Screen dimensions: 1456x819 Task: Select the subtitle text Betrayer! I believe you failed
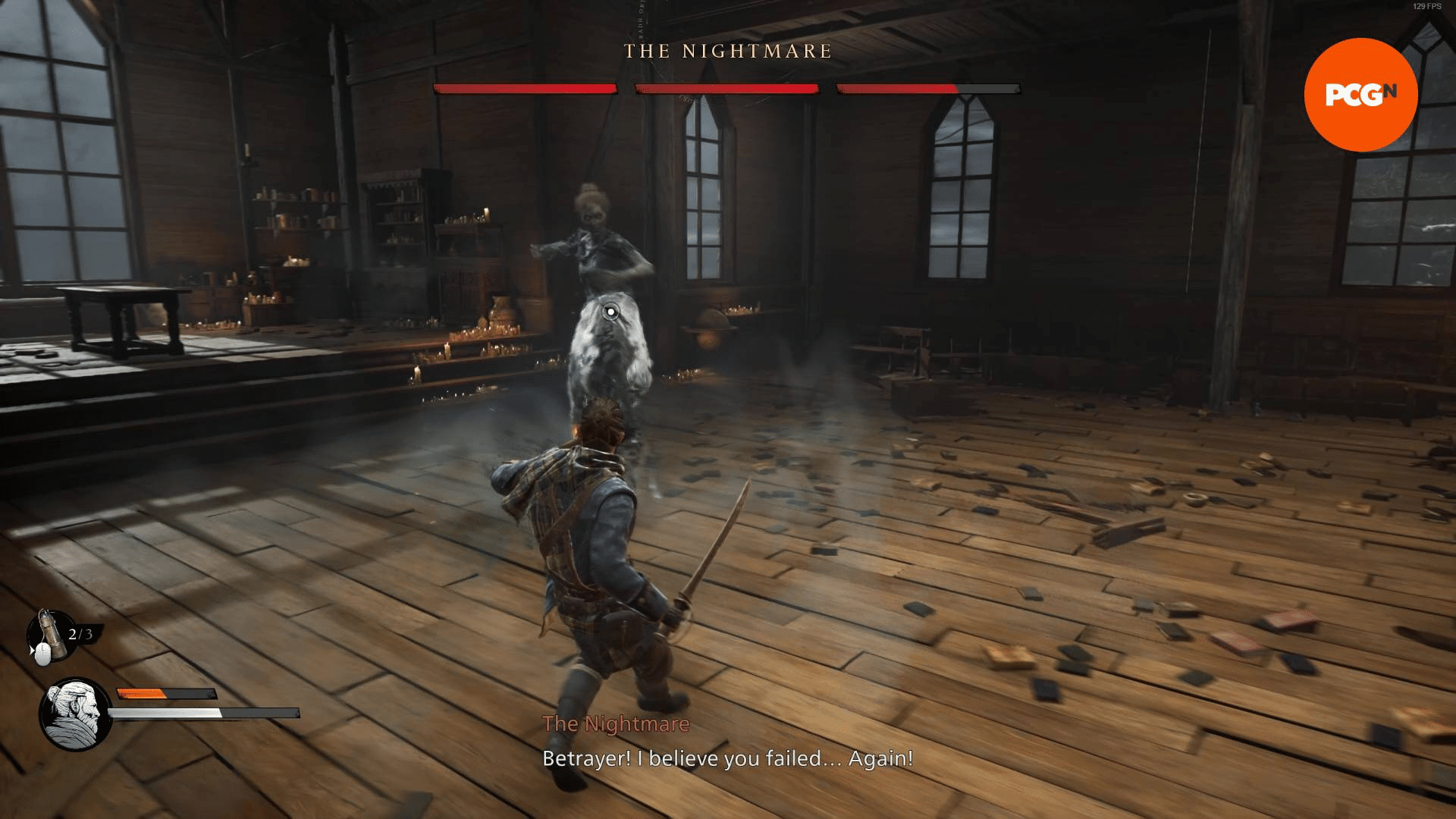[726, 758]
